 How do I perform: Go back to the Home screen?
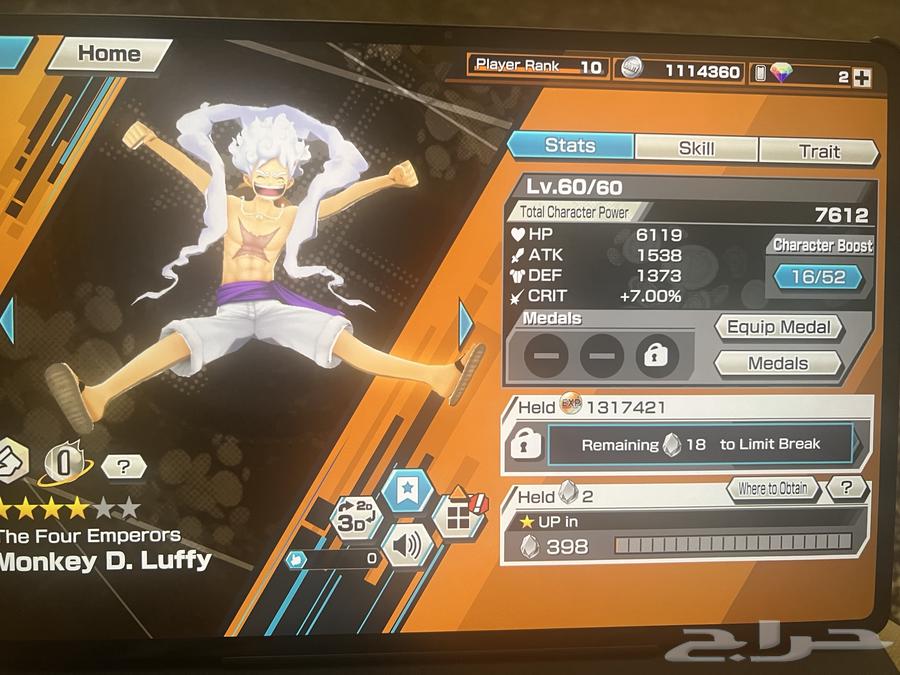click(108, 55)
